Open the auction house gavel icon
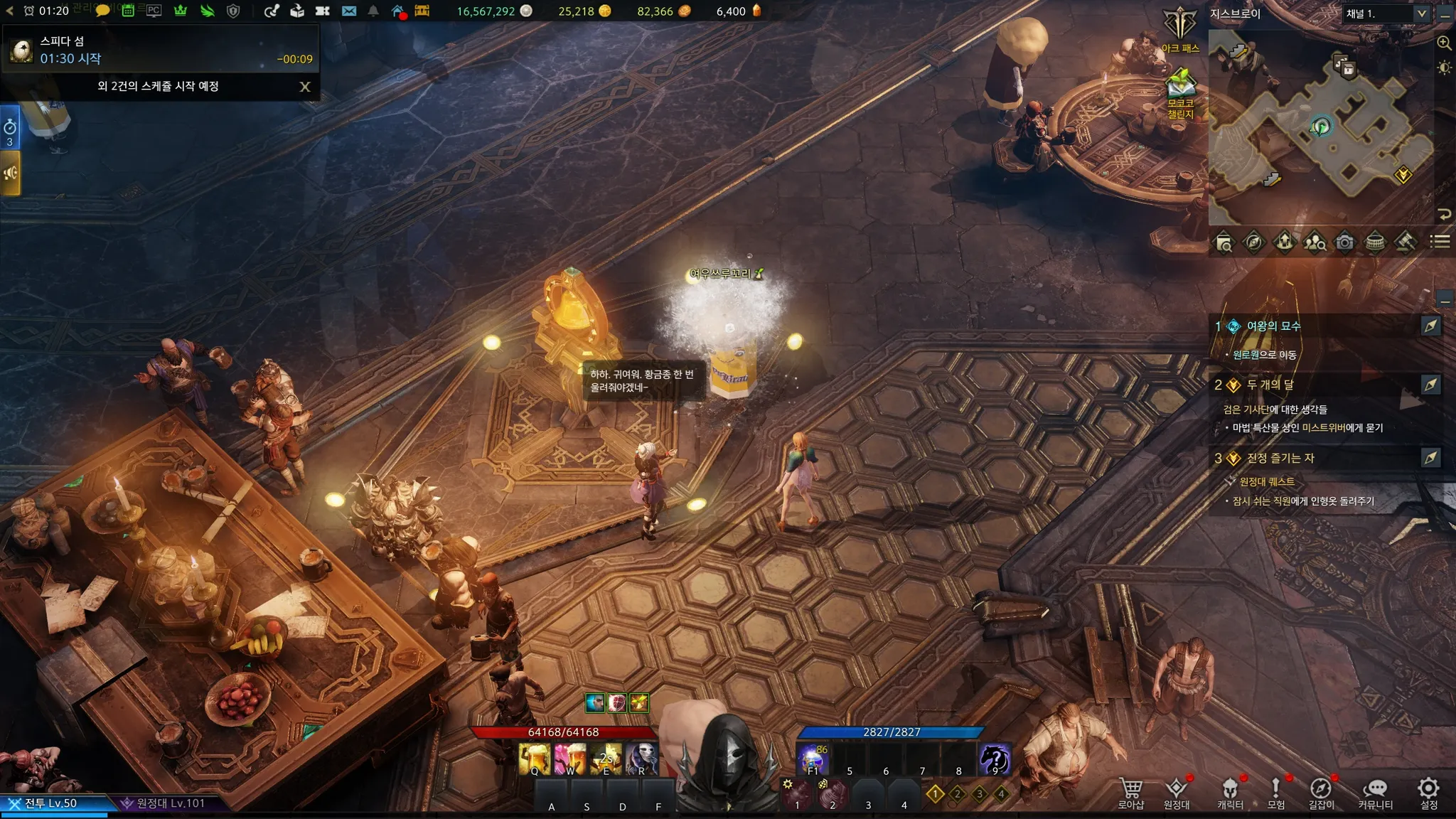The height and width of the screenshot is (819, 1456). pos(1405,242)
